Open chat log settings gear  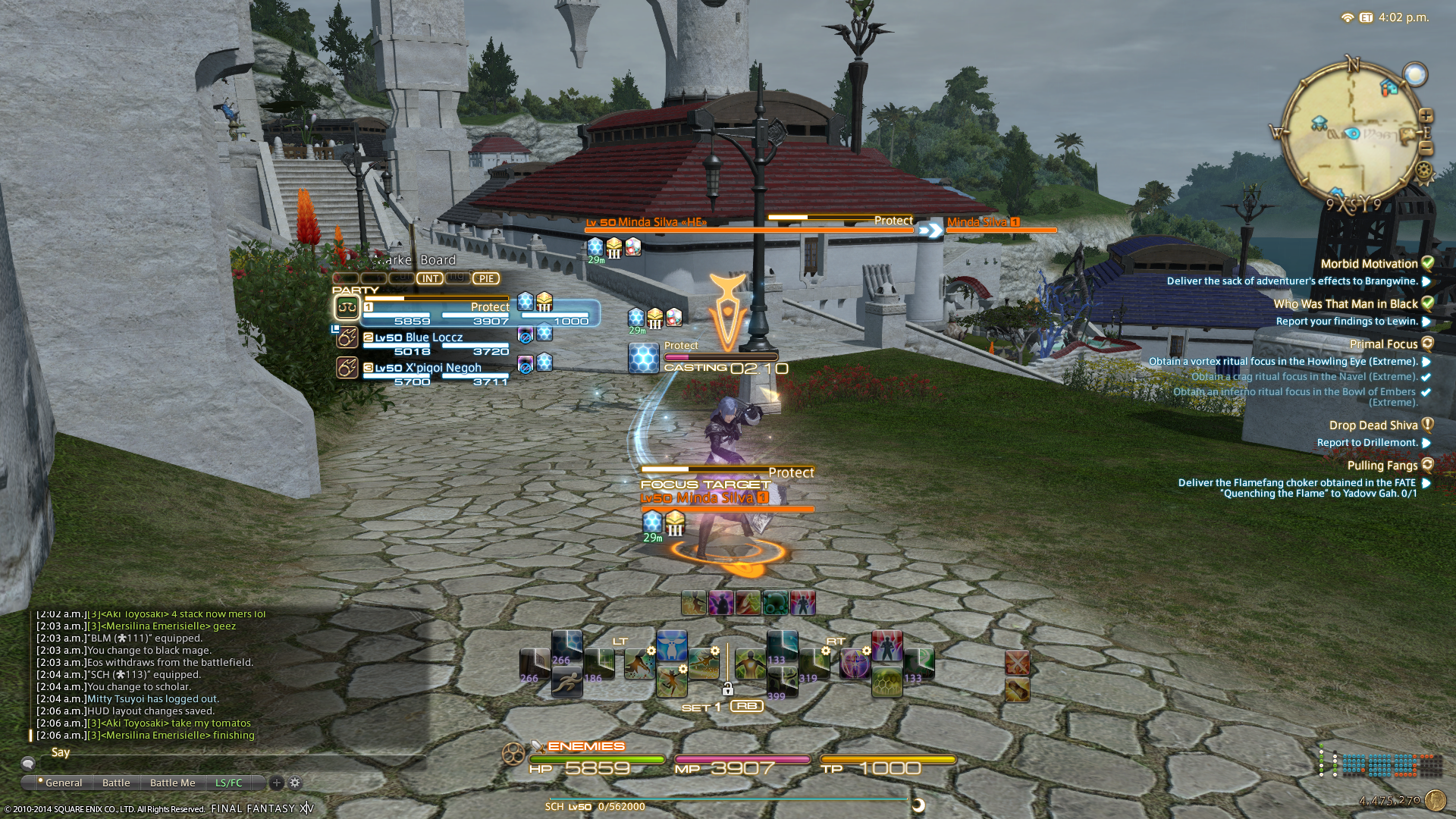point(295,783)
